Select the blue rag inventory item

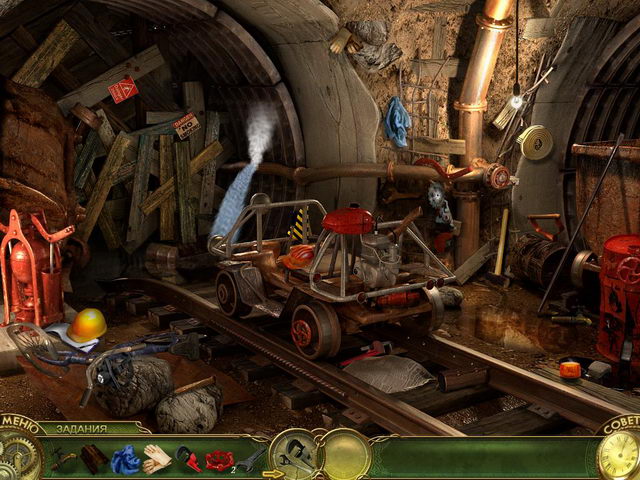[125, 459]
